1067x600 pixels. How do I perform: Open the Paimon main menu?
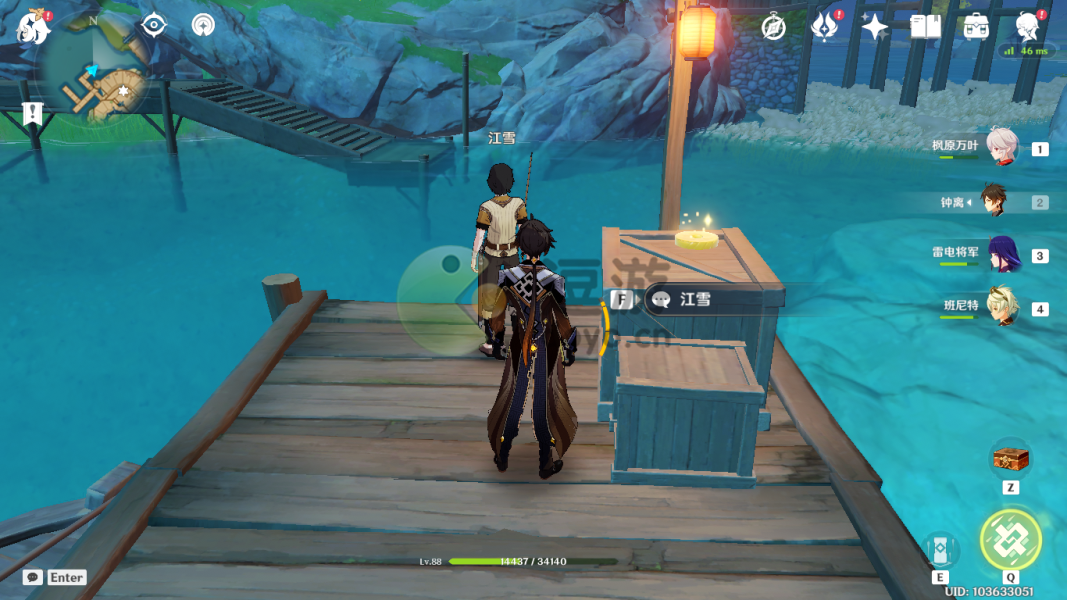(x=33, y=28)
